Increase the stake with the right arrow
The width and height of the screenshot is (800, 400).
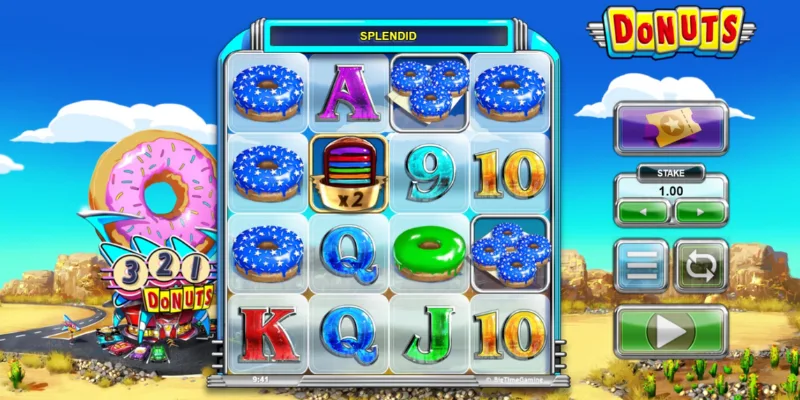coord(700,211)
